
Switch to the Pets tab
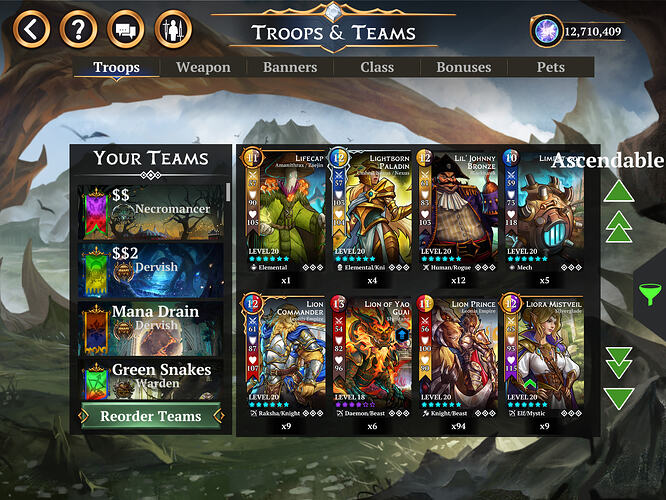tap(551, 68)
